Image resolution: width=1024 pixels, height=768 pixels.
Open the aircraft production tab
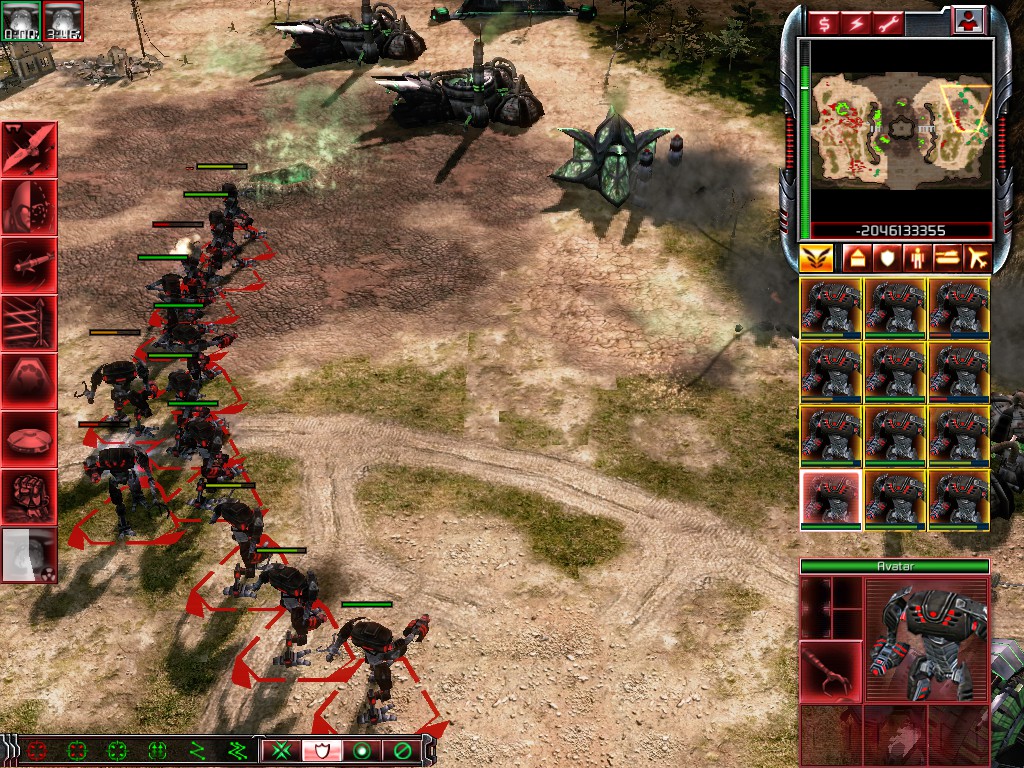point(977,258)
